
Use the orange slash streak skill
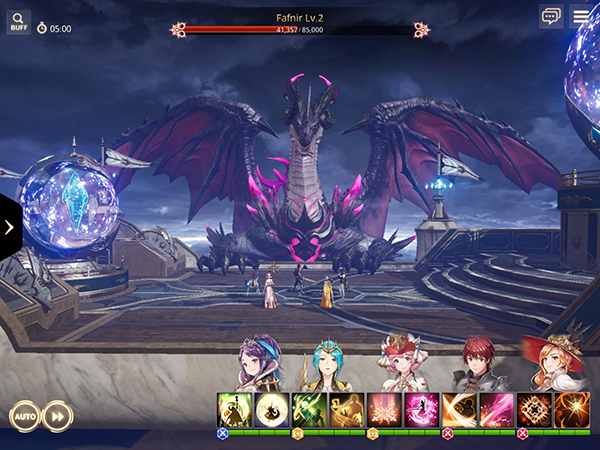[459, 410]
